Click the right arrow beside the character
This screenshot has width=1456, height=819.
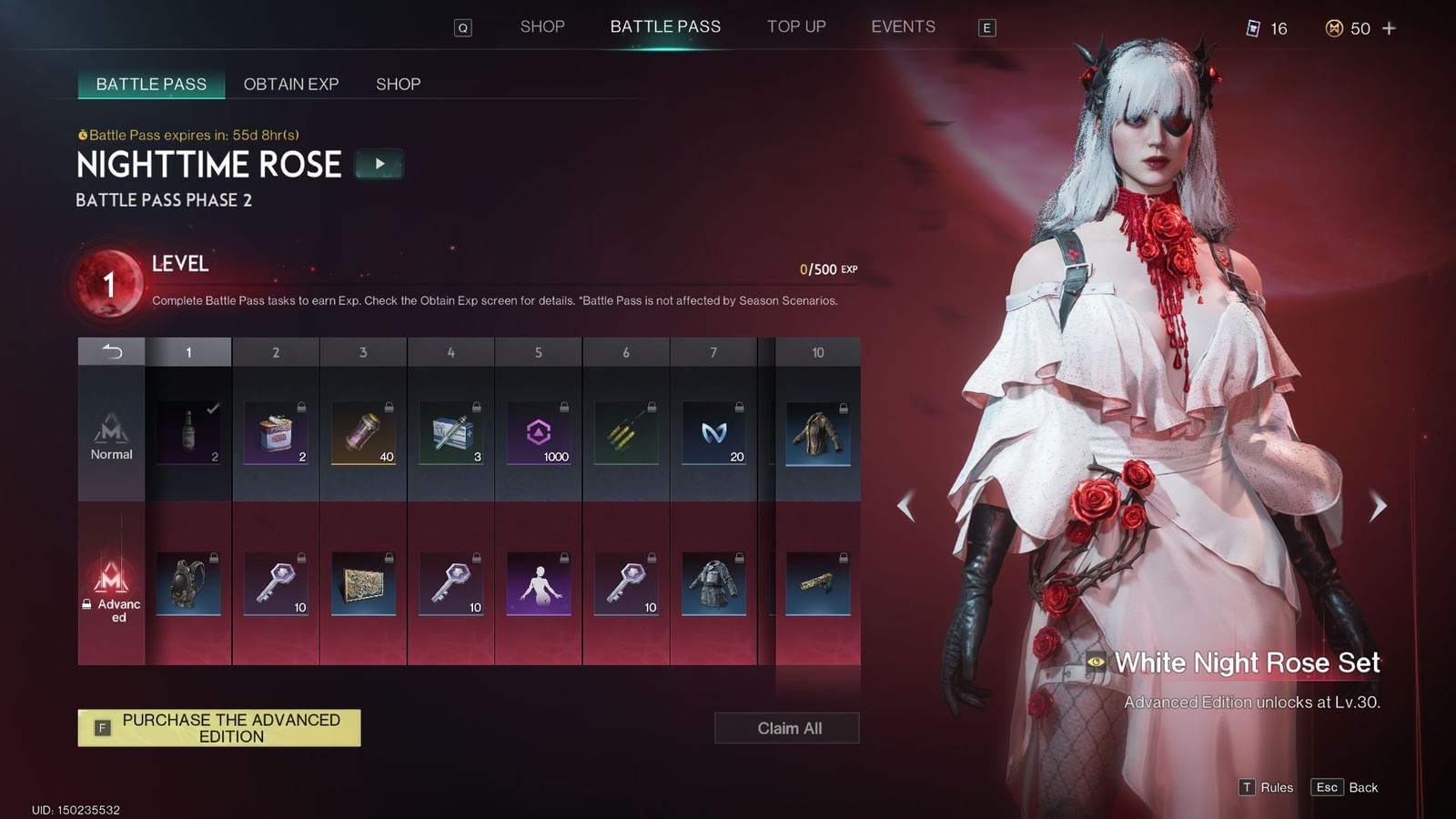click(x=1377, y=506)
